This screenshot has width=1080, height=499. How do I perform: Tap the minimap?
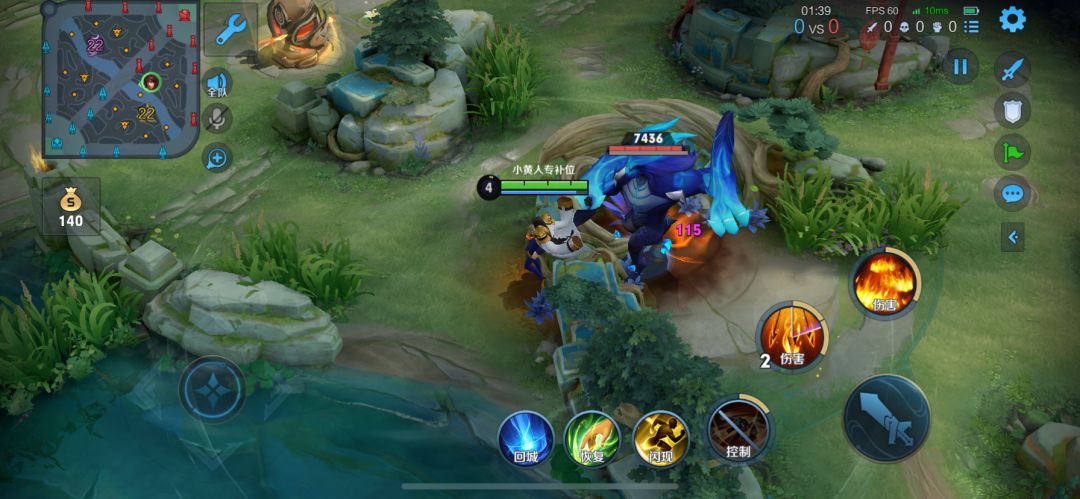click(120, 80)
